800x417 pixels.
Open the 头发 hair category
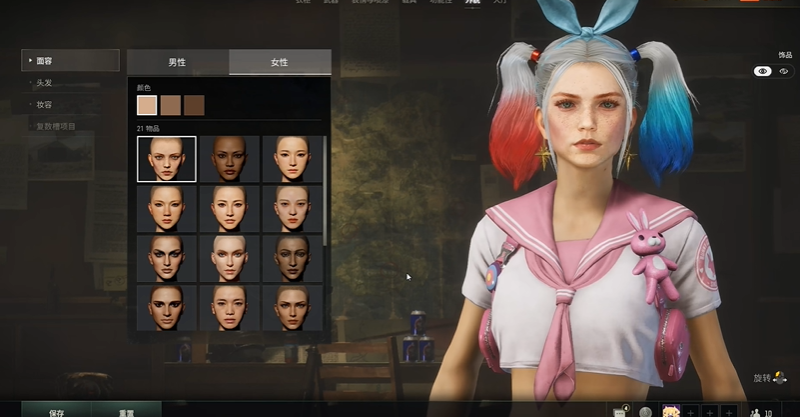coord(44,83)
